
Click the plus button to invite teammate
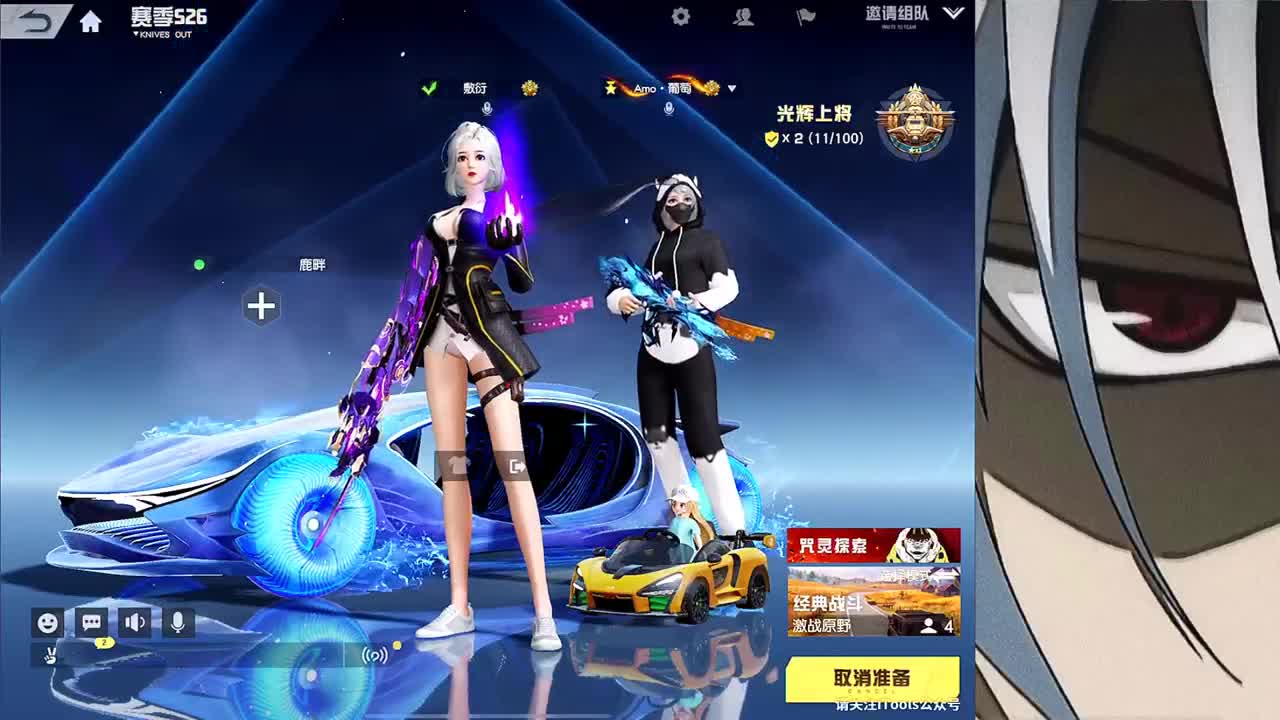261,306
